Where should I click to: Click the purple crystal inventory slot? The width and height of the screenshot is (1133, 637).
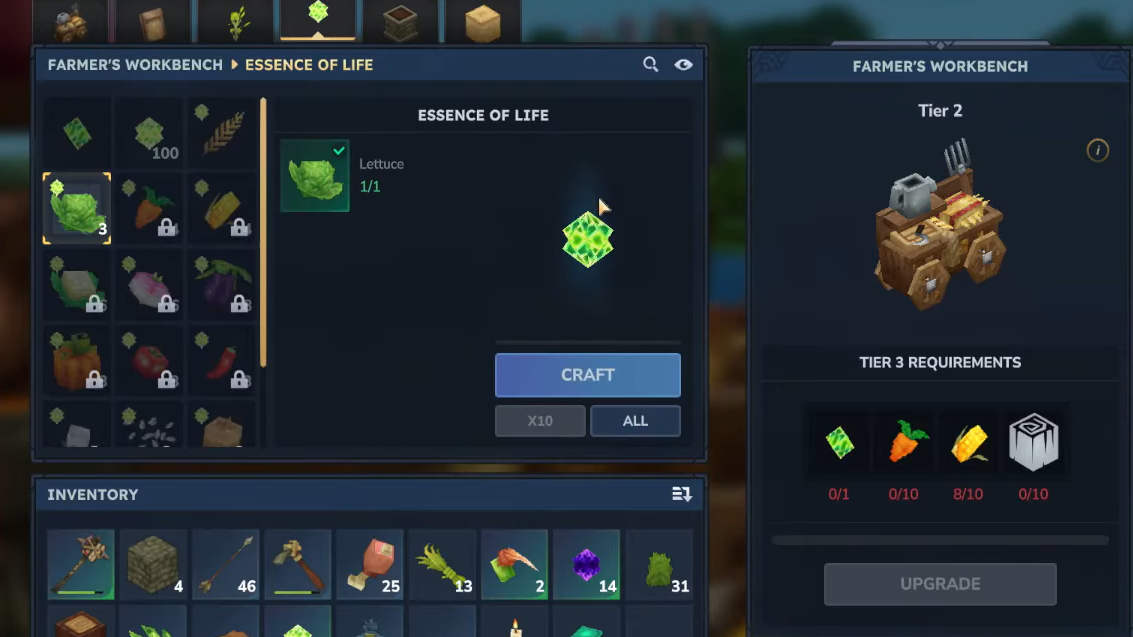(x=586, y=565)
